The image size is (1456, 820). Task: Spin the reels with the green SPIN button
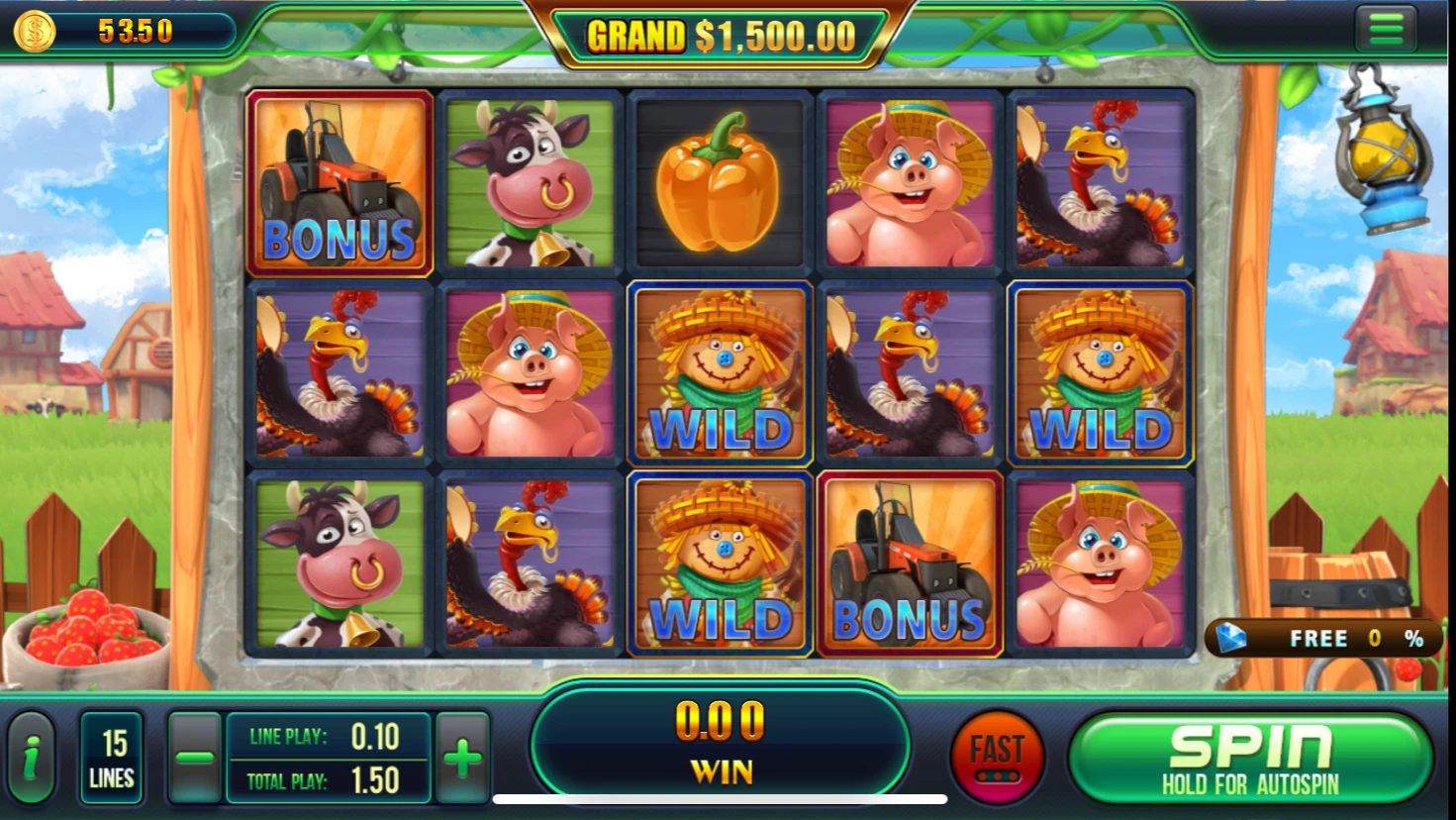(x=1250, y=759)
